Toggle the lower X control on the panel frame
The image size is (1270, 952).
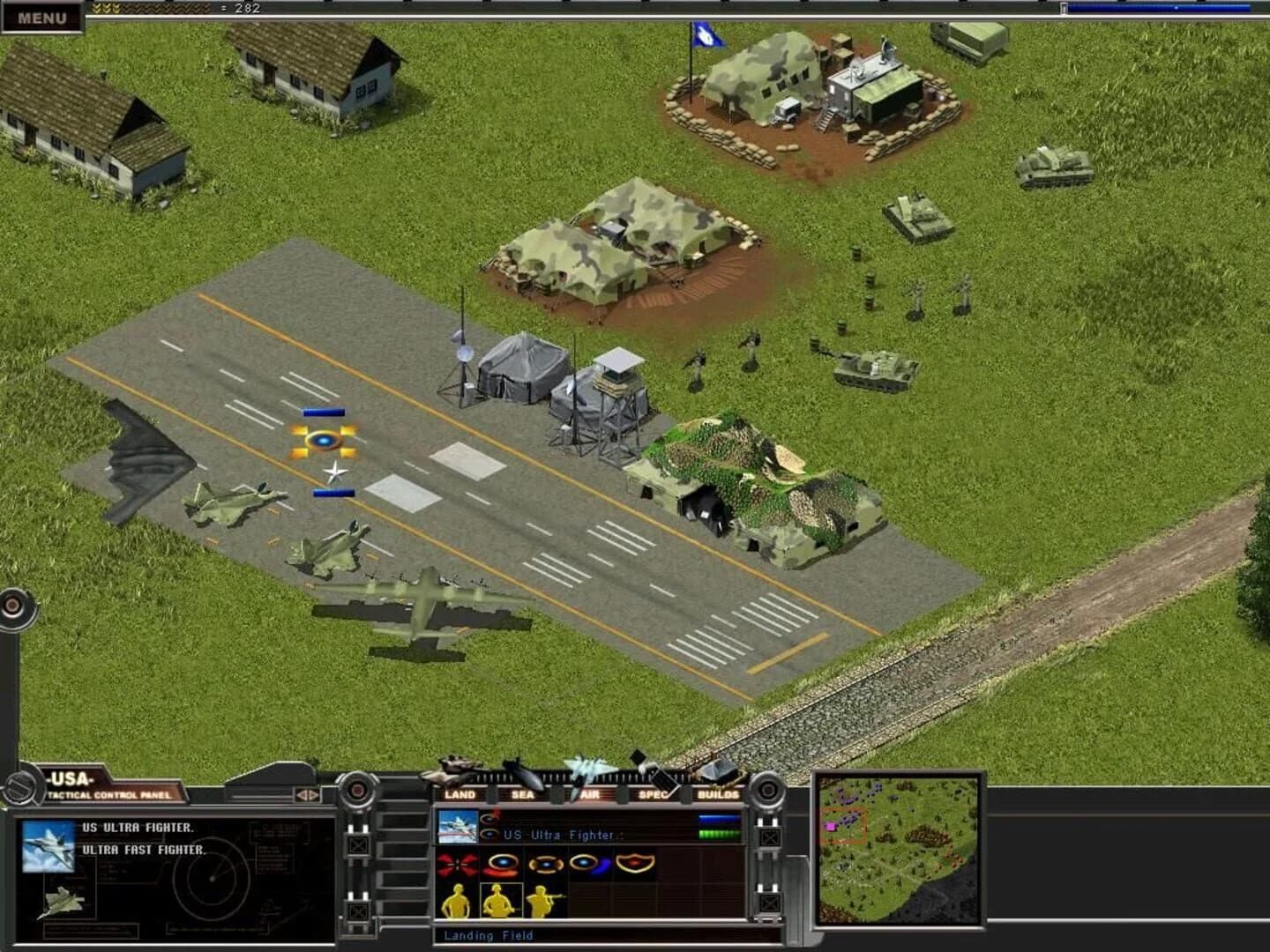(769, 902)
